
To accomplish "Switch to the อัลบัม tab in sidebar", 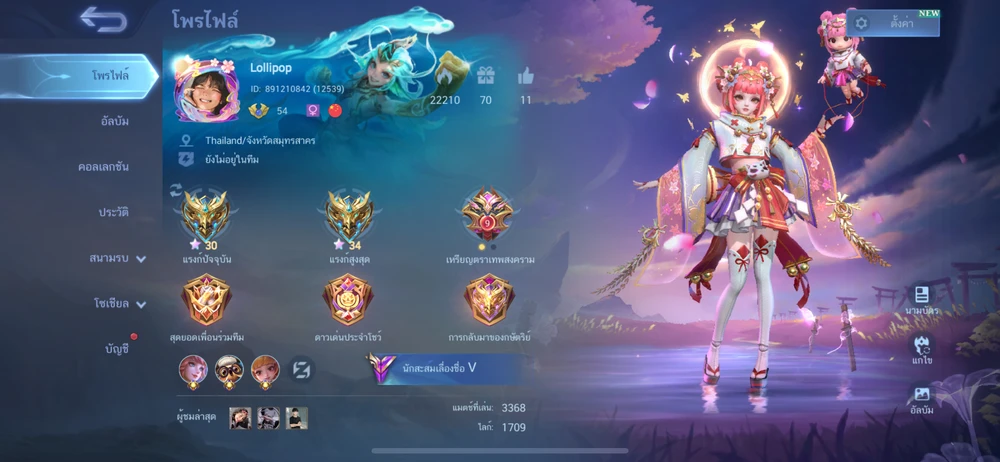I will click(114, 122).
